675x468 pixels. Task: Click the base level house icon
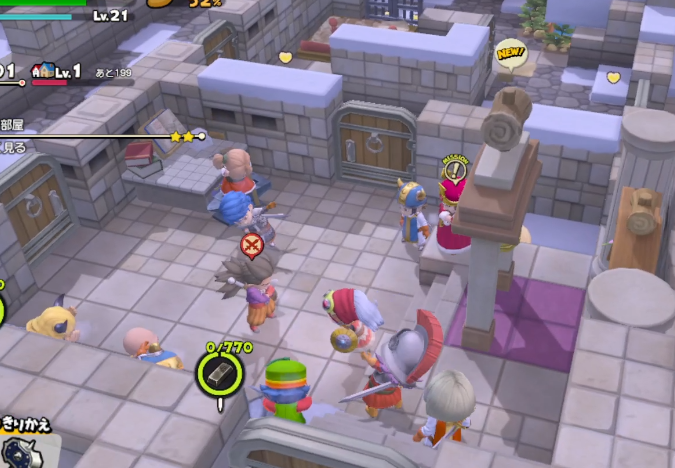[43, 71]
